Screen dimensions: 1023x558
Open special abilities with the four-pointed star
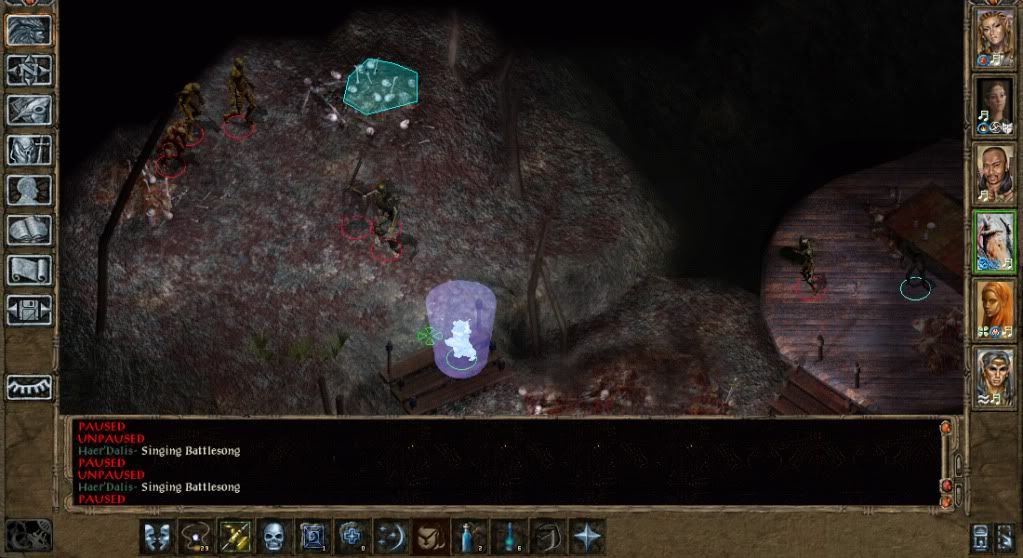(x=587, y=535)
